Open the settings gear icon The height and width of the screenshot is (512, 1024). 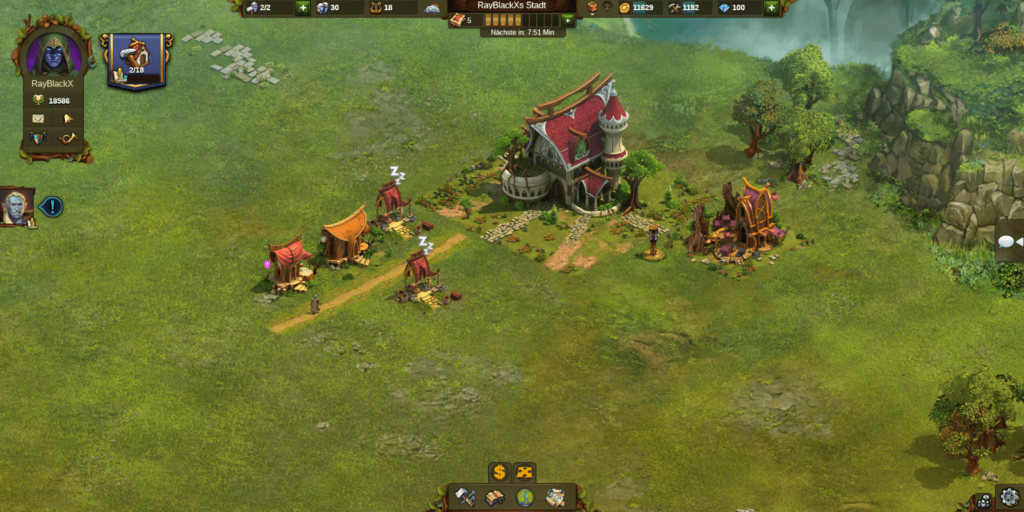coord(1009,497)
